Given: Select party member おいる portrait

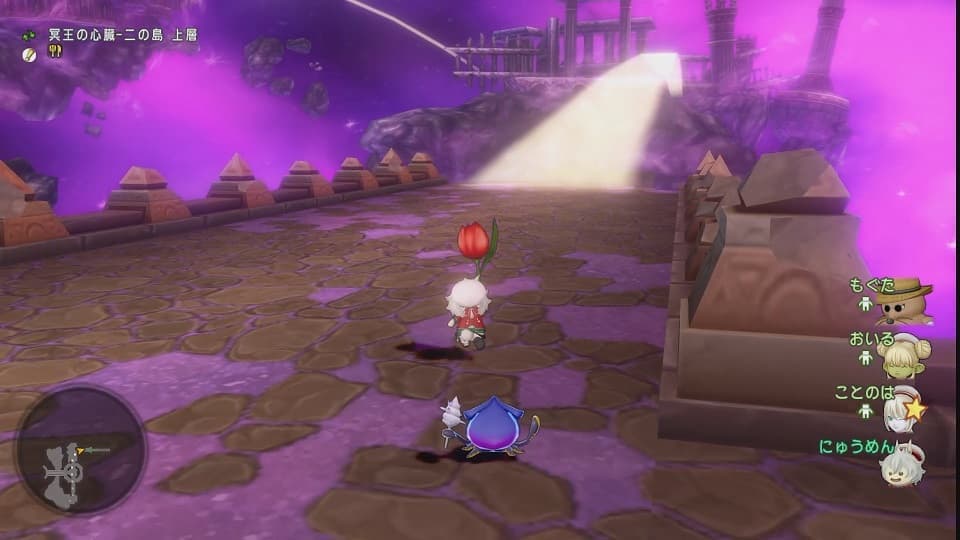Looking at the screenshot, I should [905, 354].
